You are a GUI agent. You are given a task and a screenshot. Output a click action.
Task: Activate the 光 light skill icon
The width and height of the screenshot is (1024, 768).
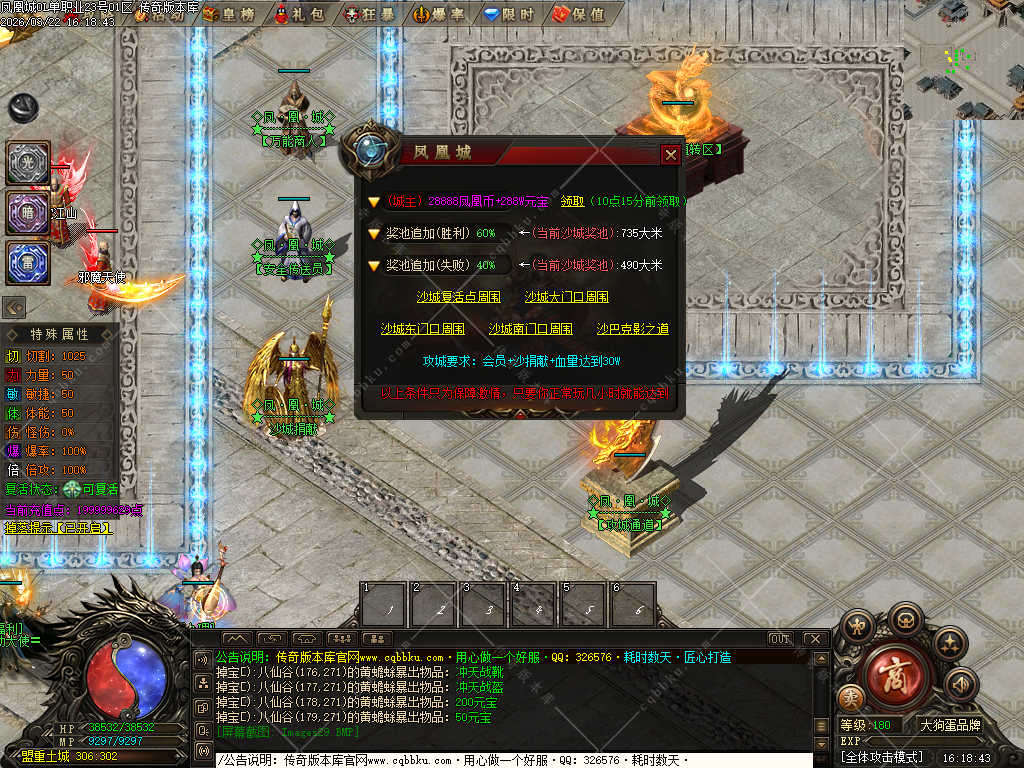[28, 163]
